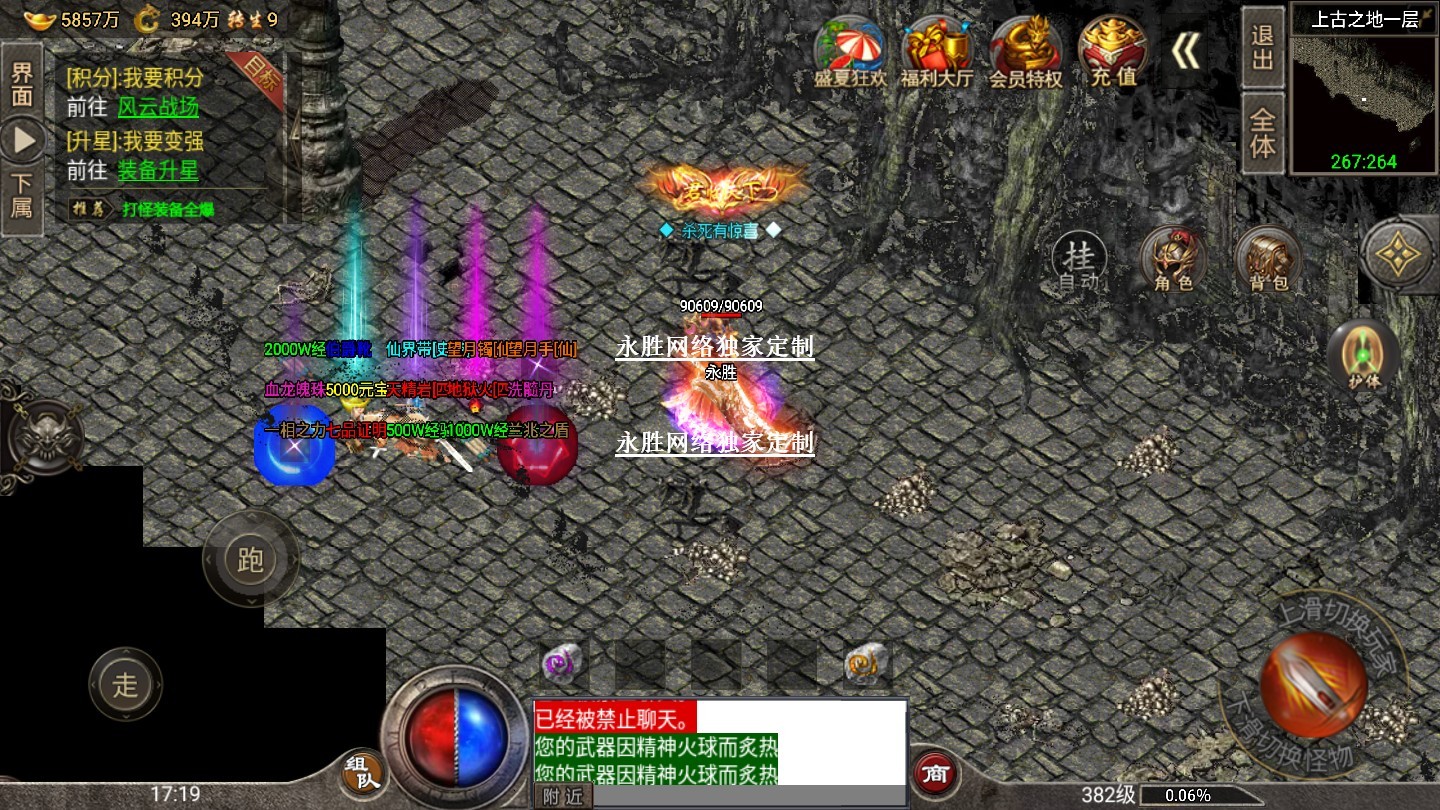Open the 充值 recharge shop

(x=1113, y=52)
